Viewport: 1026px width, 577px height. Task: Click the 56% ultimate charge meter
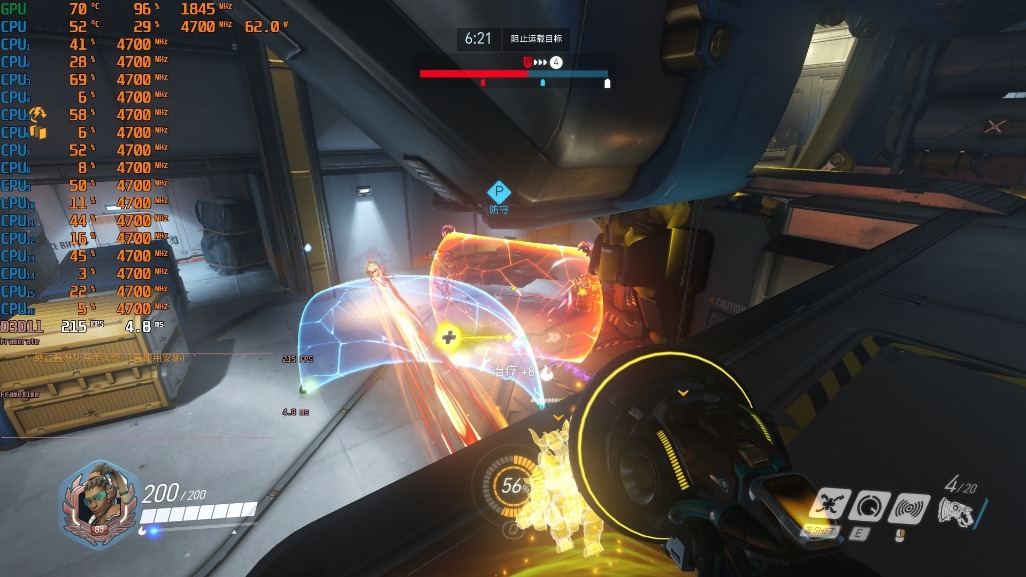pyautogui.click(x=513, y=486)
